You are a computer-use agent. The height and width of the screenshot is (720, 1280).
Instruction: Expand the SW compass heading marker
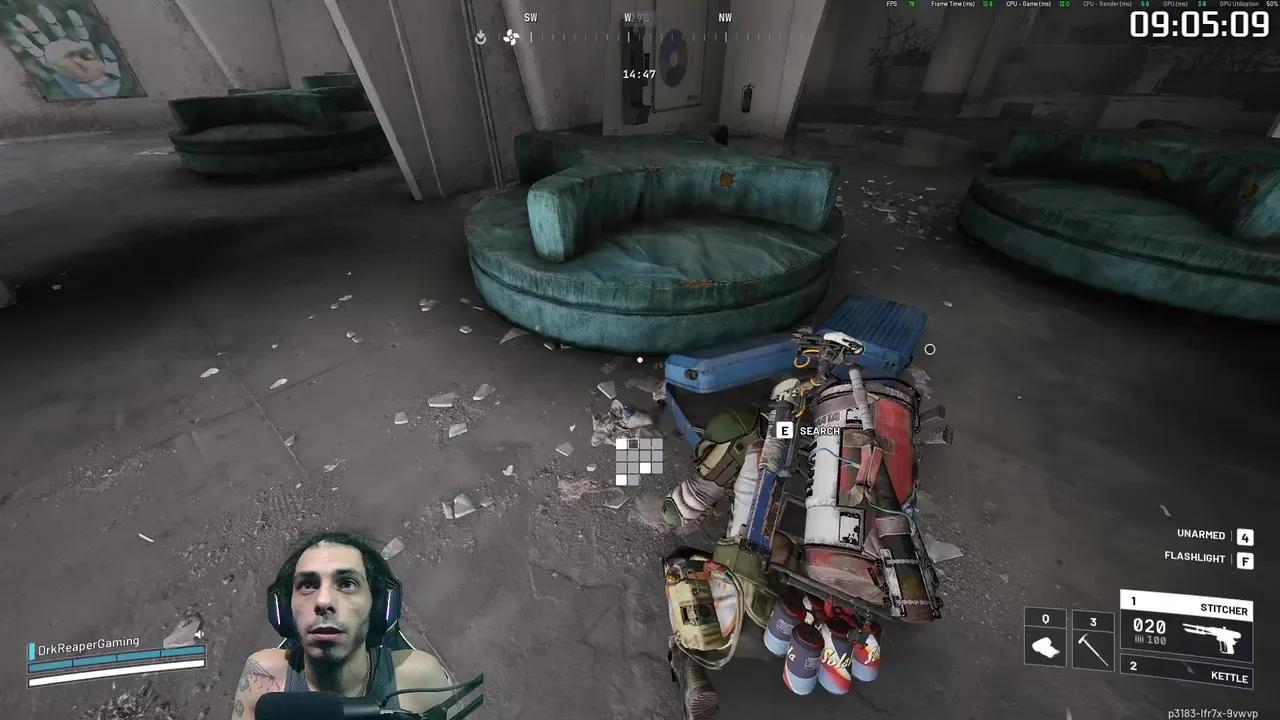click(530, 17)
